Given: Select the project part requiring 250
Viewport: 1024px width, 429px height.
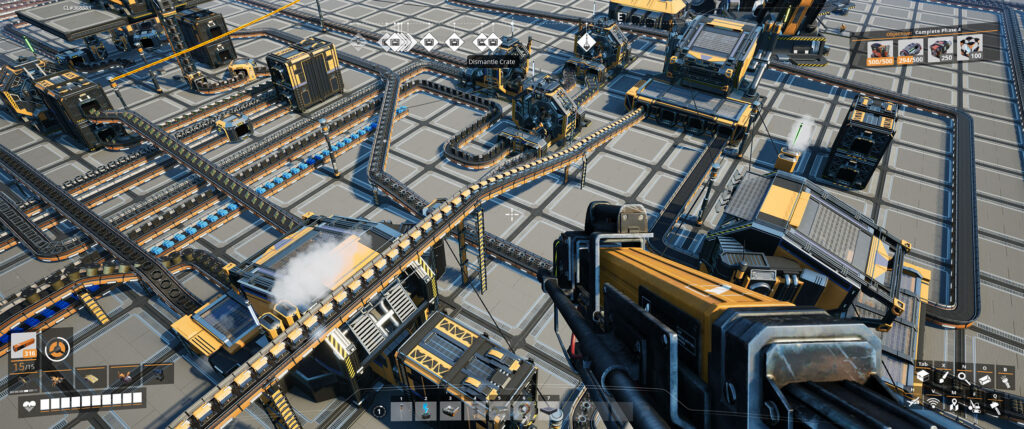Looking at the screenshot, I should pyautogui.click(x=940, y=49).
